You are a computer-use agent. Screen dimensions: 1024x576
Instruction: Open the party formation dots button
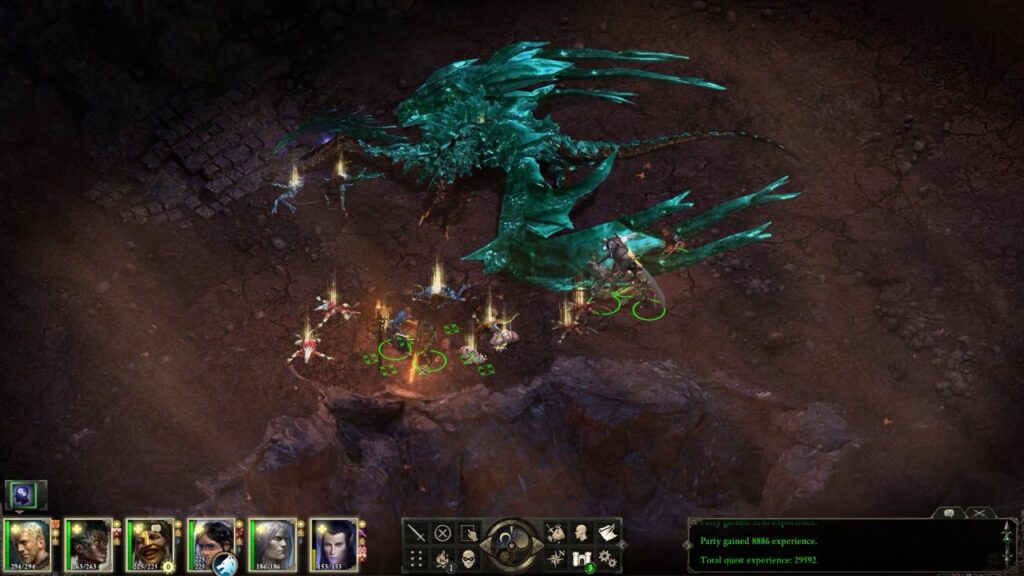(417, 558)
